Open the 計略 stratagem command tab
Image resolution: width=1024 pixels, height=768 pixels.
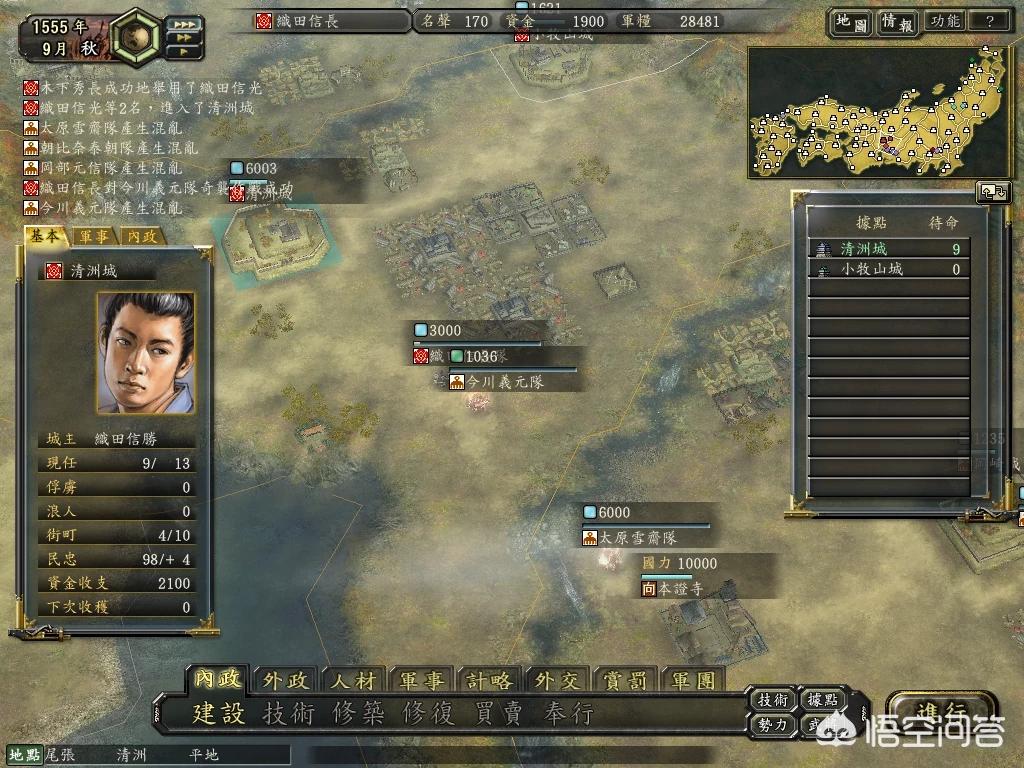pyautogui.click(x=489, y=681)
